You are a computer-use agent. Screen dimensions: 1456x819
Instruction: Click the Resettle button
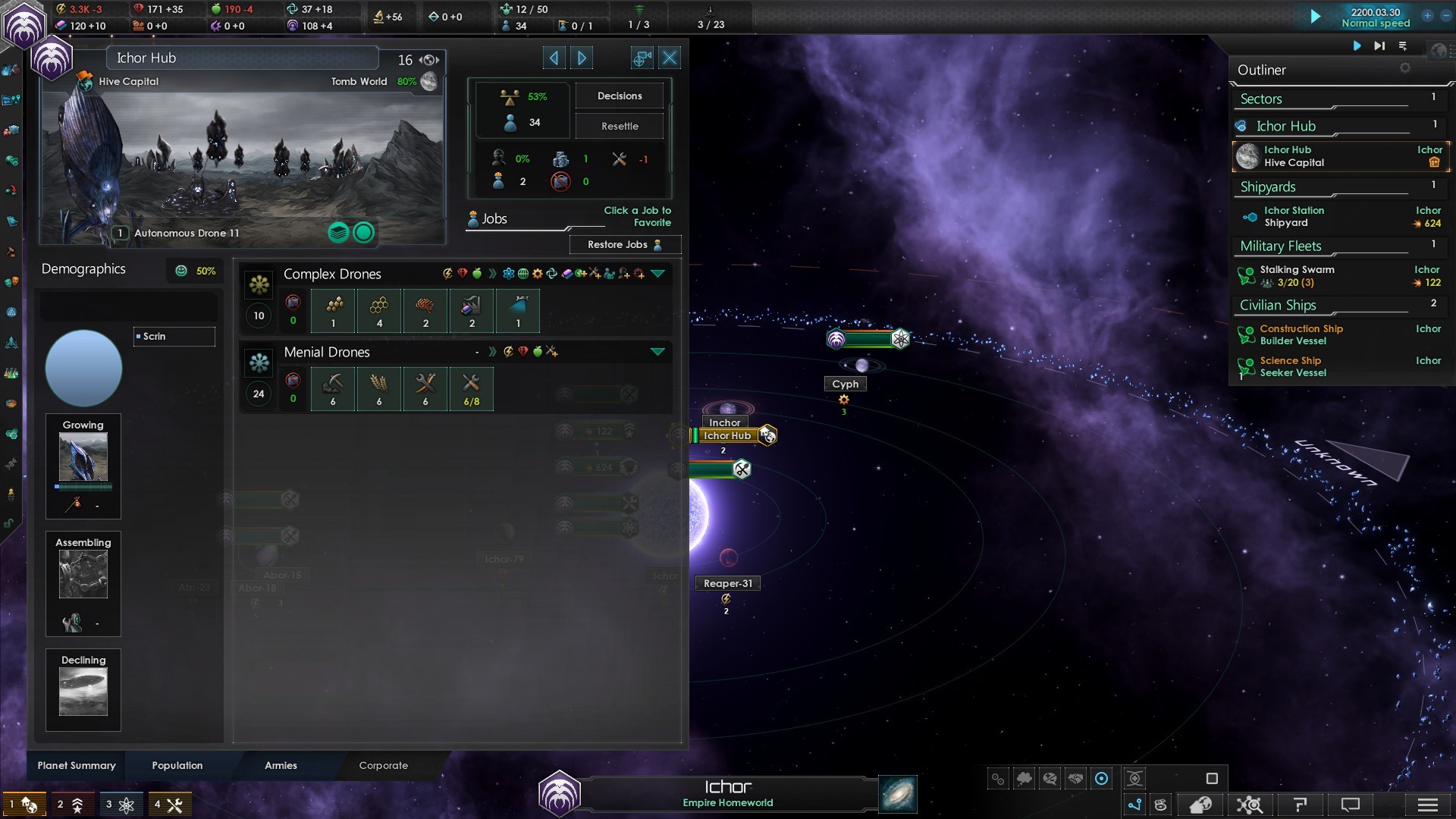tap(619, 127)
